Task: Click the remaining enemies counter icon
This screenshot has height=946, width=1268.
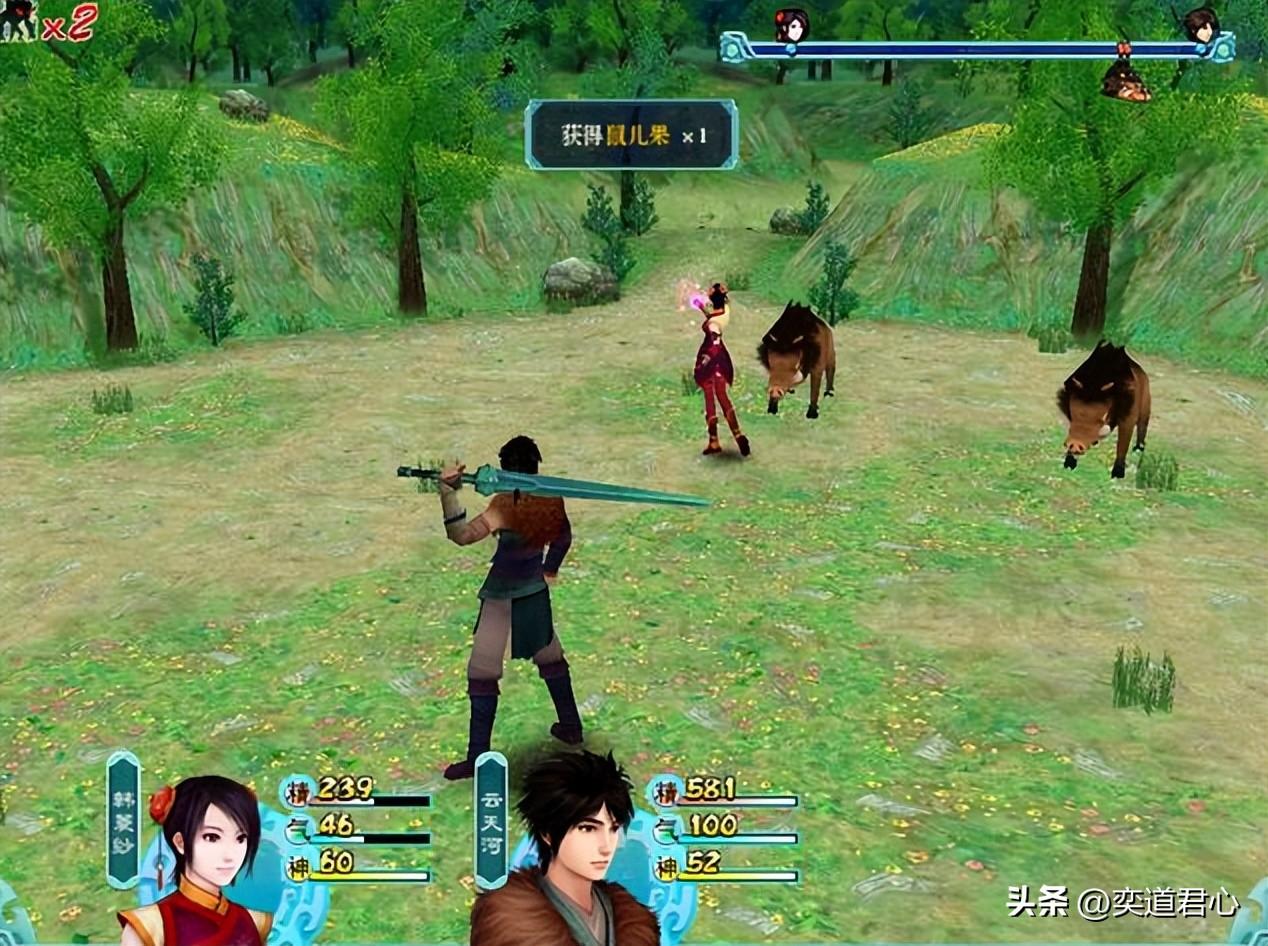Action: [x=20, y=21]
